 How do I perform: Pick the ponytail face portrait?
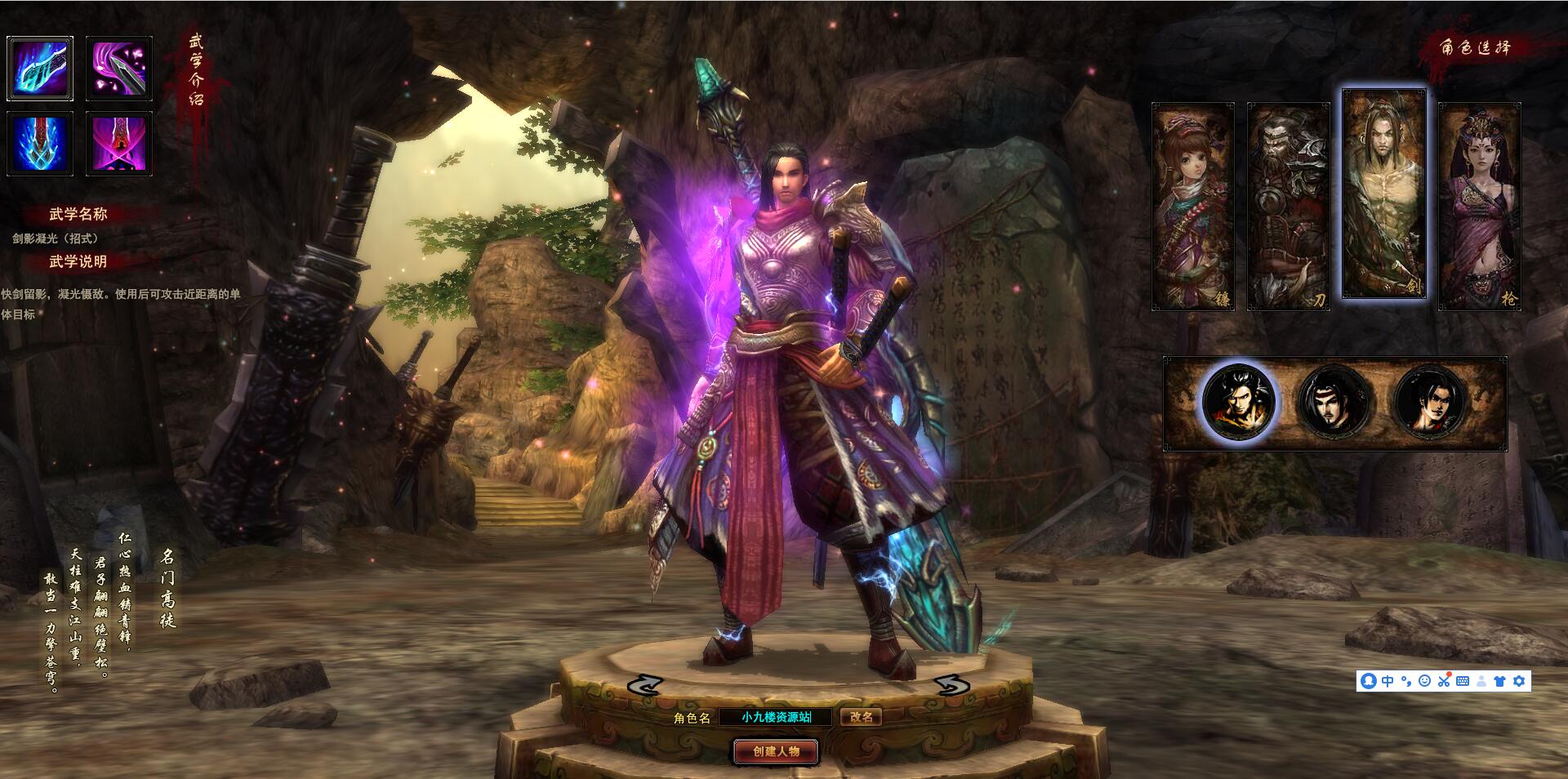point(1431,402)
